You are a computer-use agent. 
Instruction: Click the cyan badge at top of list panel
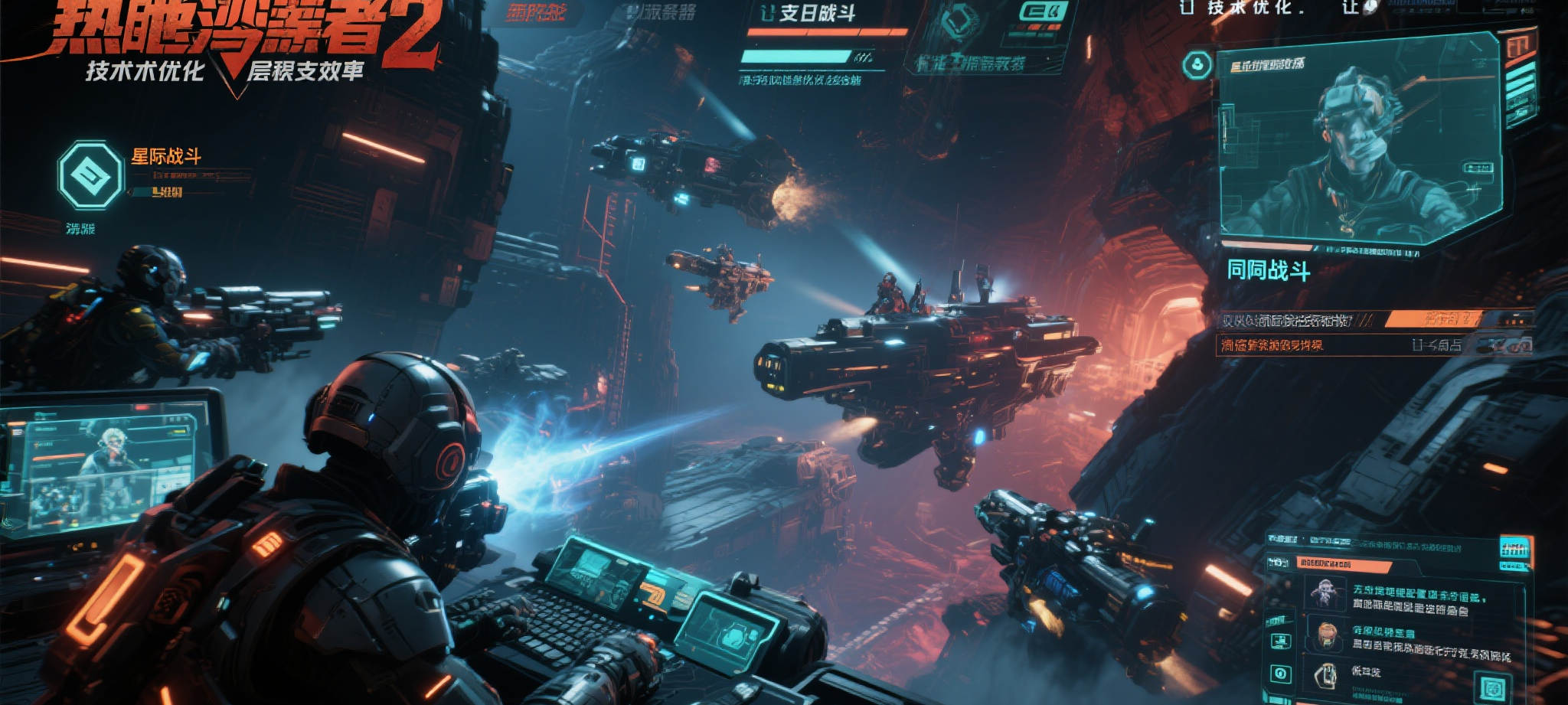pyautogui.click(x=1514, y=549)
